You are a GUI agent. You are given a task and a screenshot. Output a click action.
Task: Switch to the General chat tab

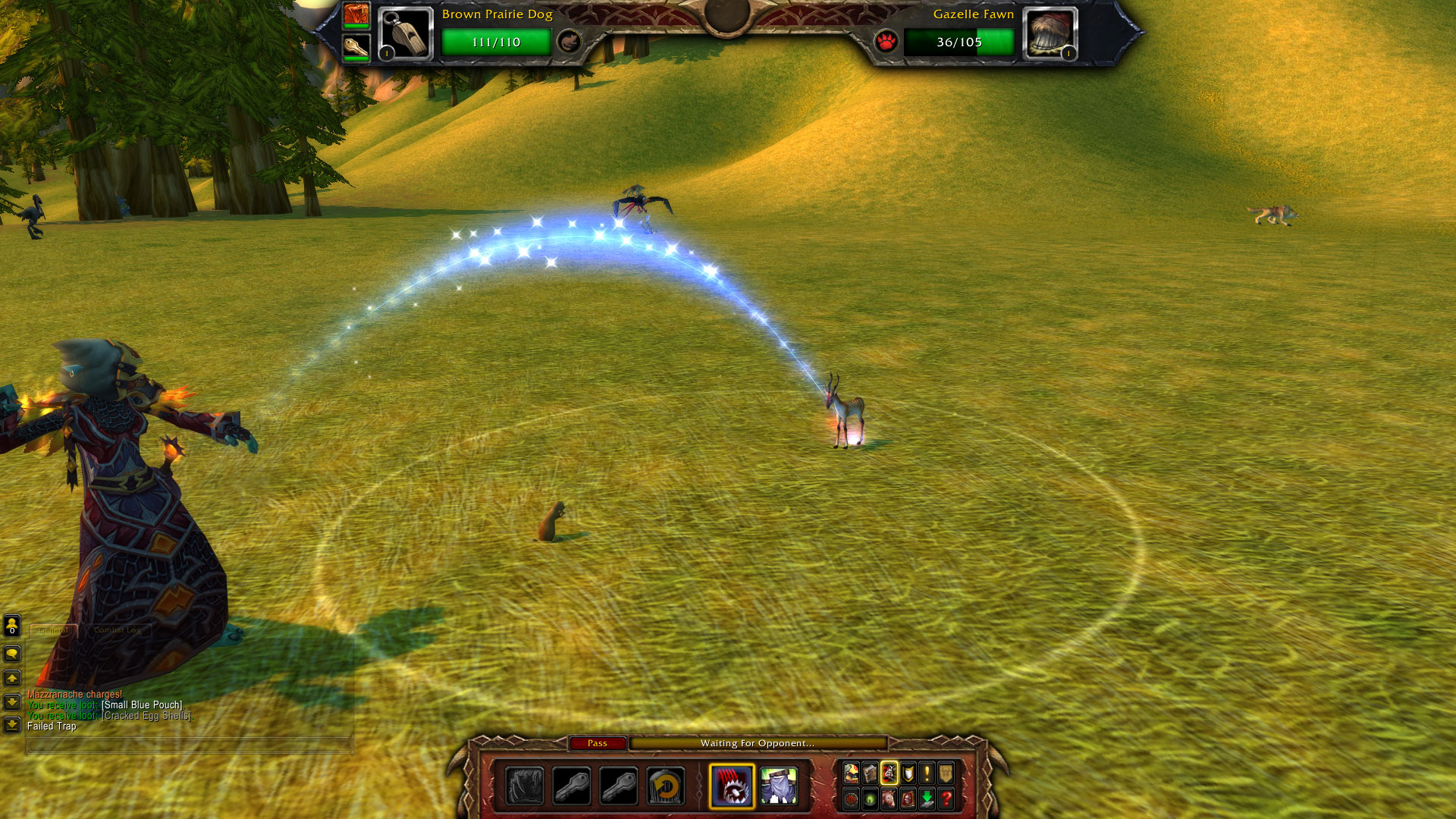54,630
